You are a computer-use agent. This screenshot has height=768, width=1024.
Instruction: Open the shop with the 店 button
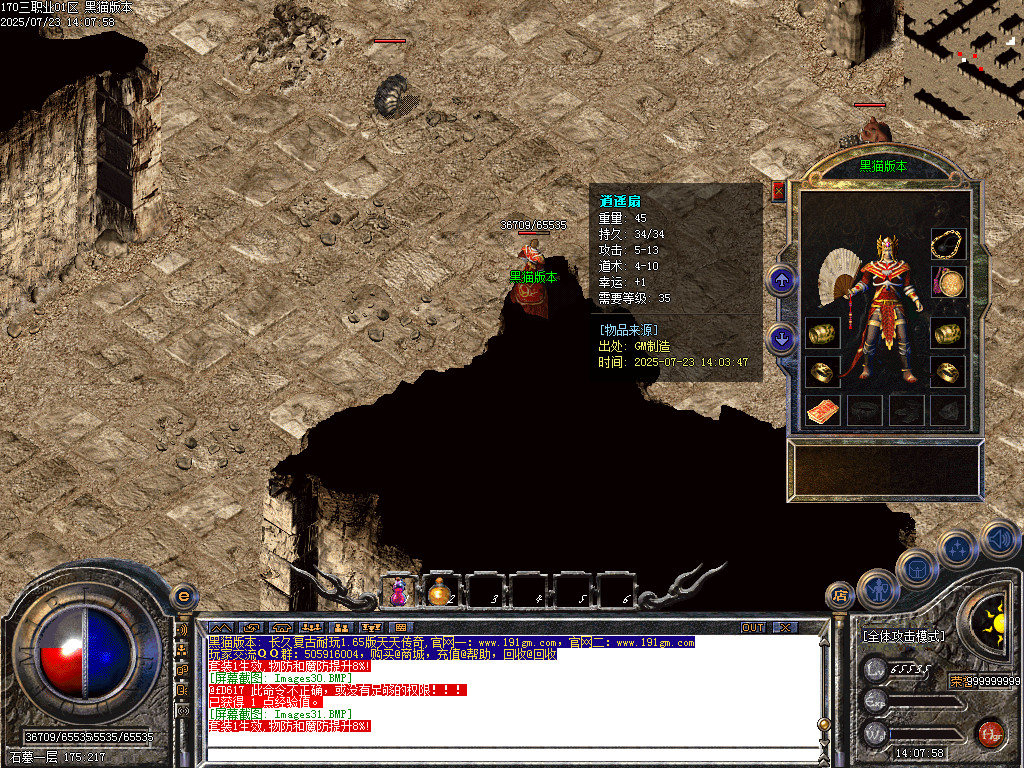840,597
